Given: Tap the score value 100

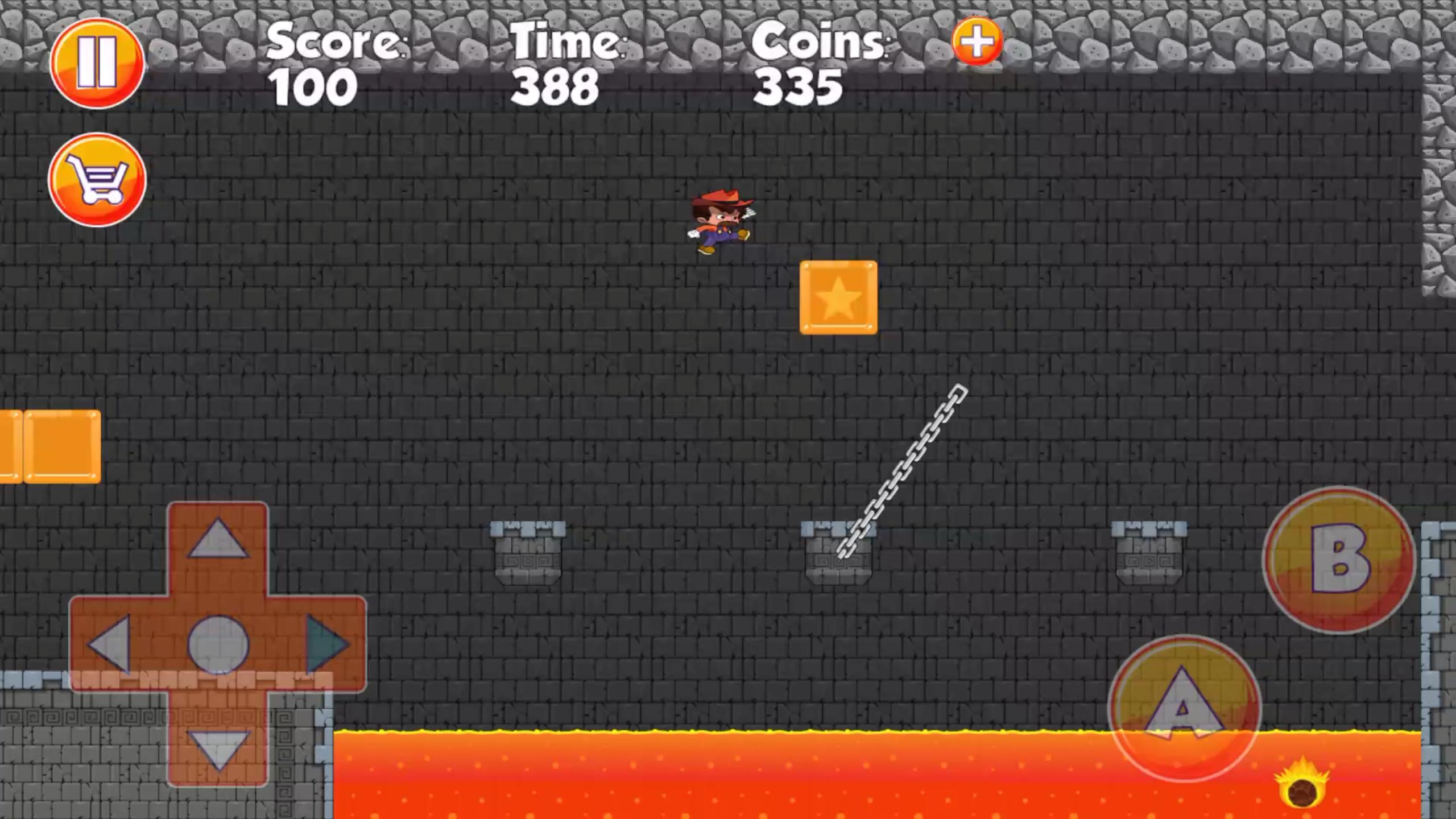Looking at the screenshot, I should coord(312,85).
